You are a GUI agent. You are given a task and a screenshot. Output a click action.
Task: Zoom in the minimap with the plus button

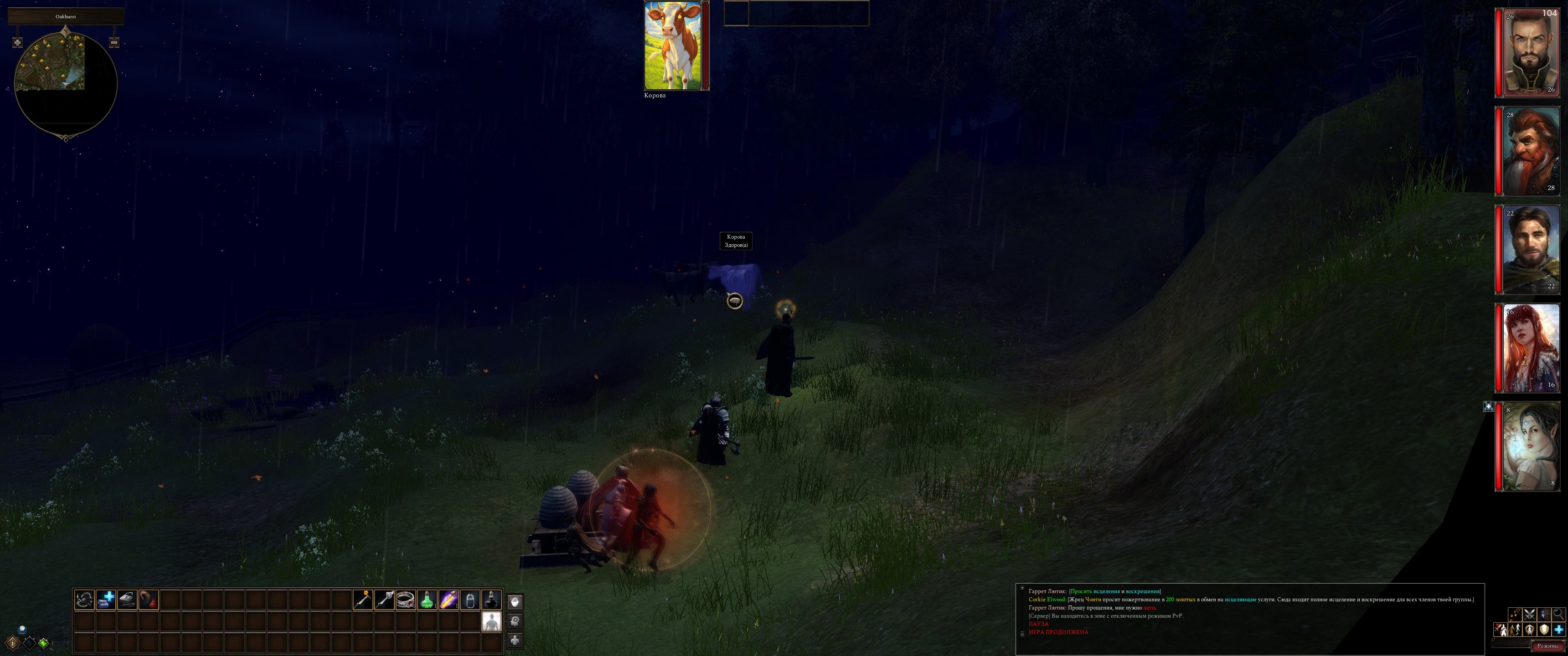coord(18,43)
